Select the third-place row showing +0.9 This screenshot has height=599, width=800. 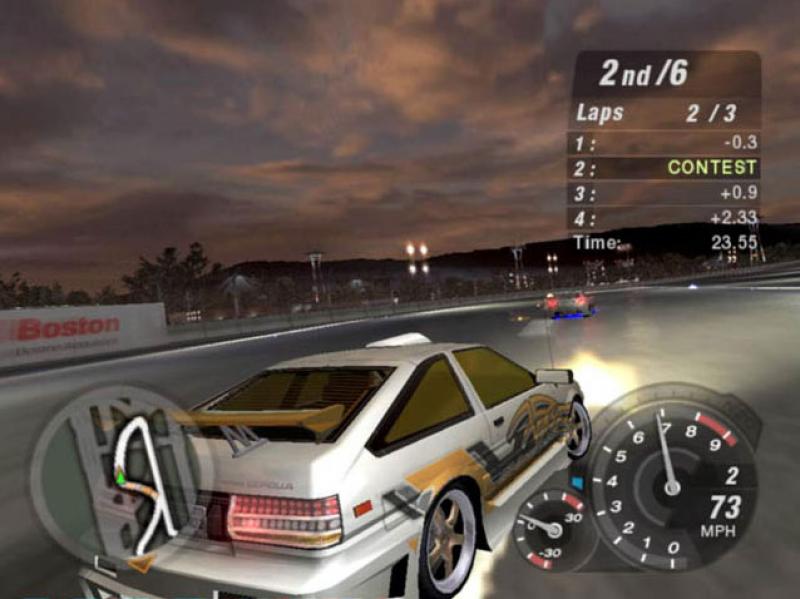pos(664,193)
